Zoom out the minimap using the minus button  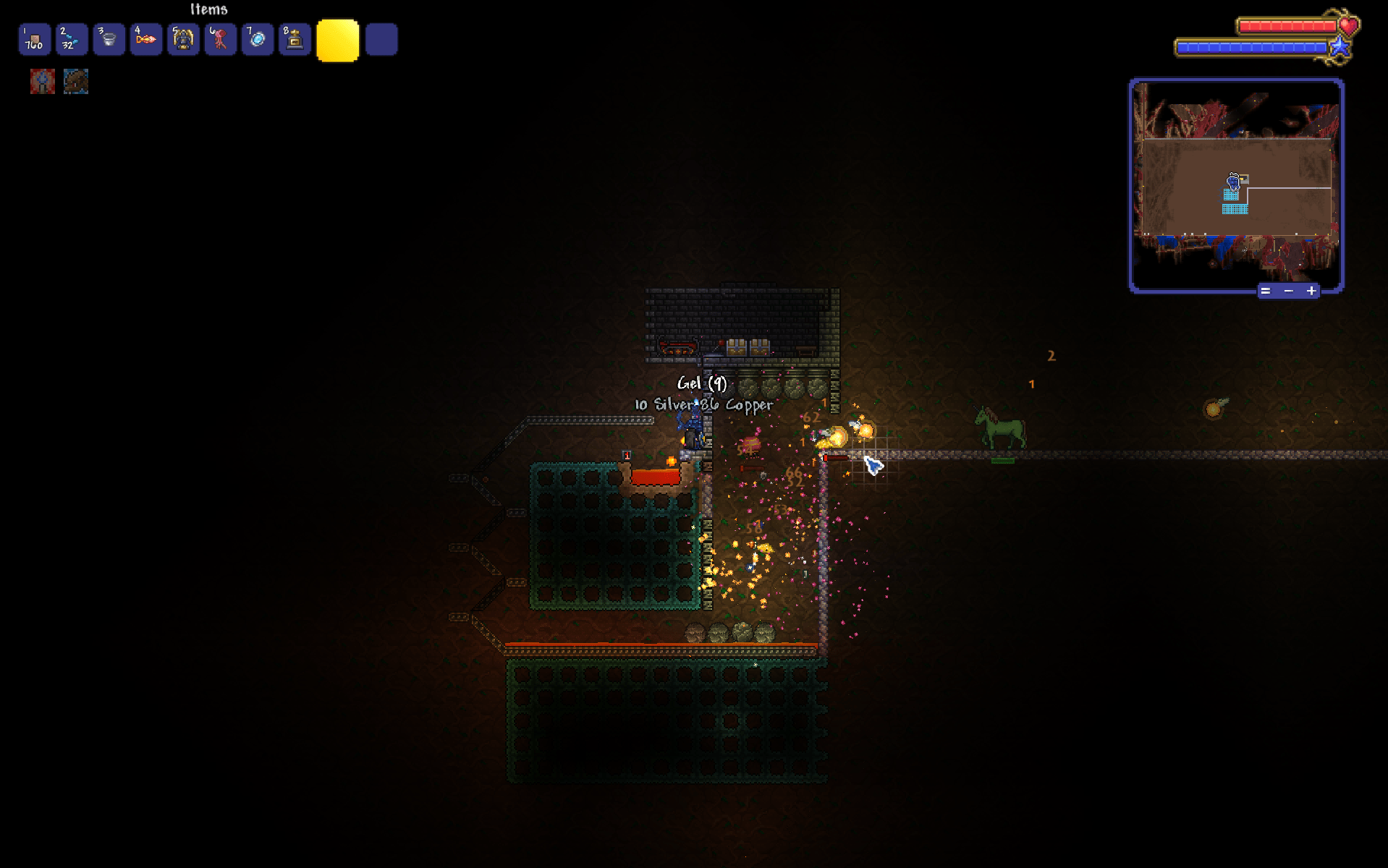pos(1288,291)
